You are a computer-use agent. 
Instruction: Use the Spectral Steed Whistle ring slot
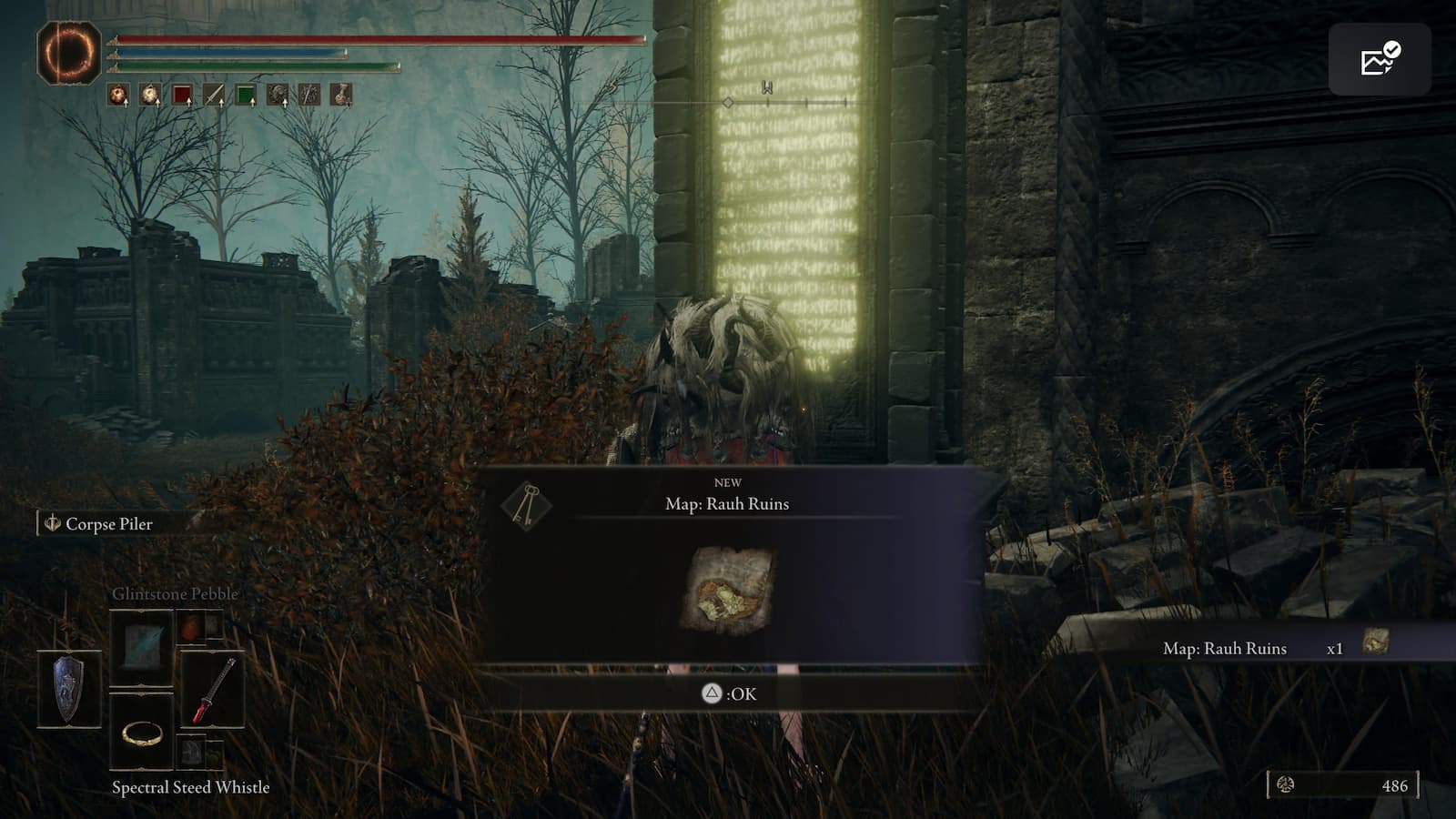point(142,732)
